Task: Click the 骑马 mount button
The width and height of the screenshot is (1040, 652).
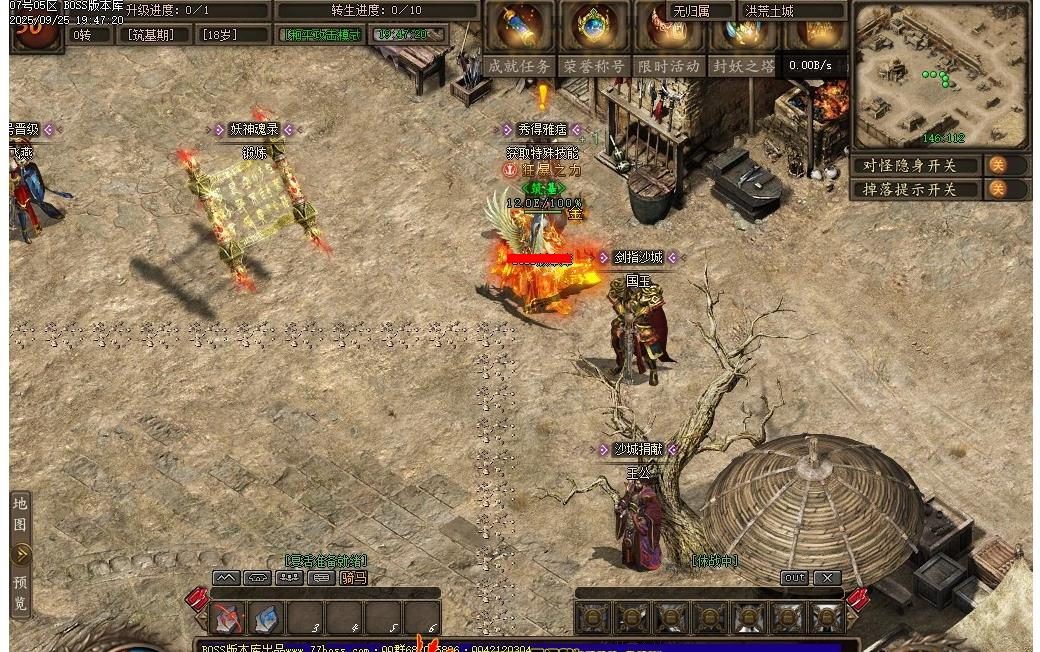Action: [x=353, y=578]
